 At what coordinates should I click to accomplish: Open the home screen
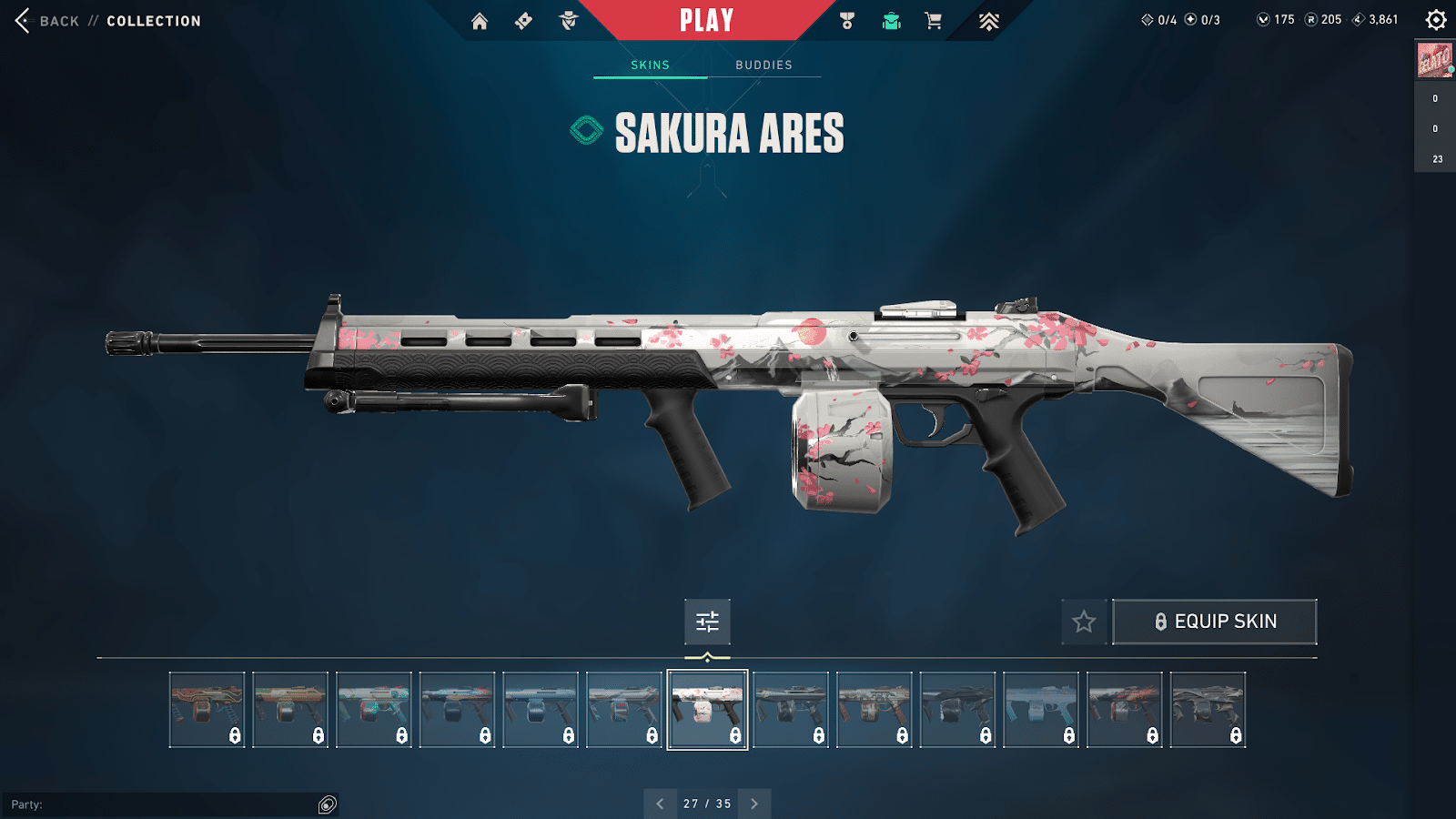[x=480, y=20]
